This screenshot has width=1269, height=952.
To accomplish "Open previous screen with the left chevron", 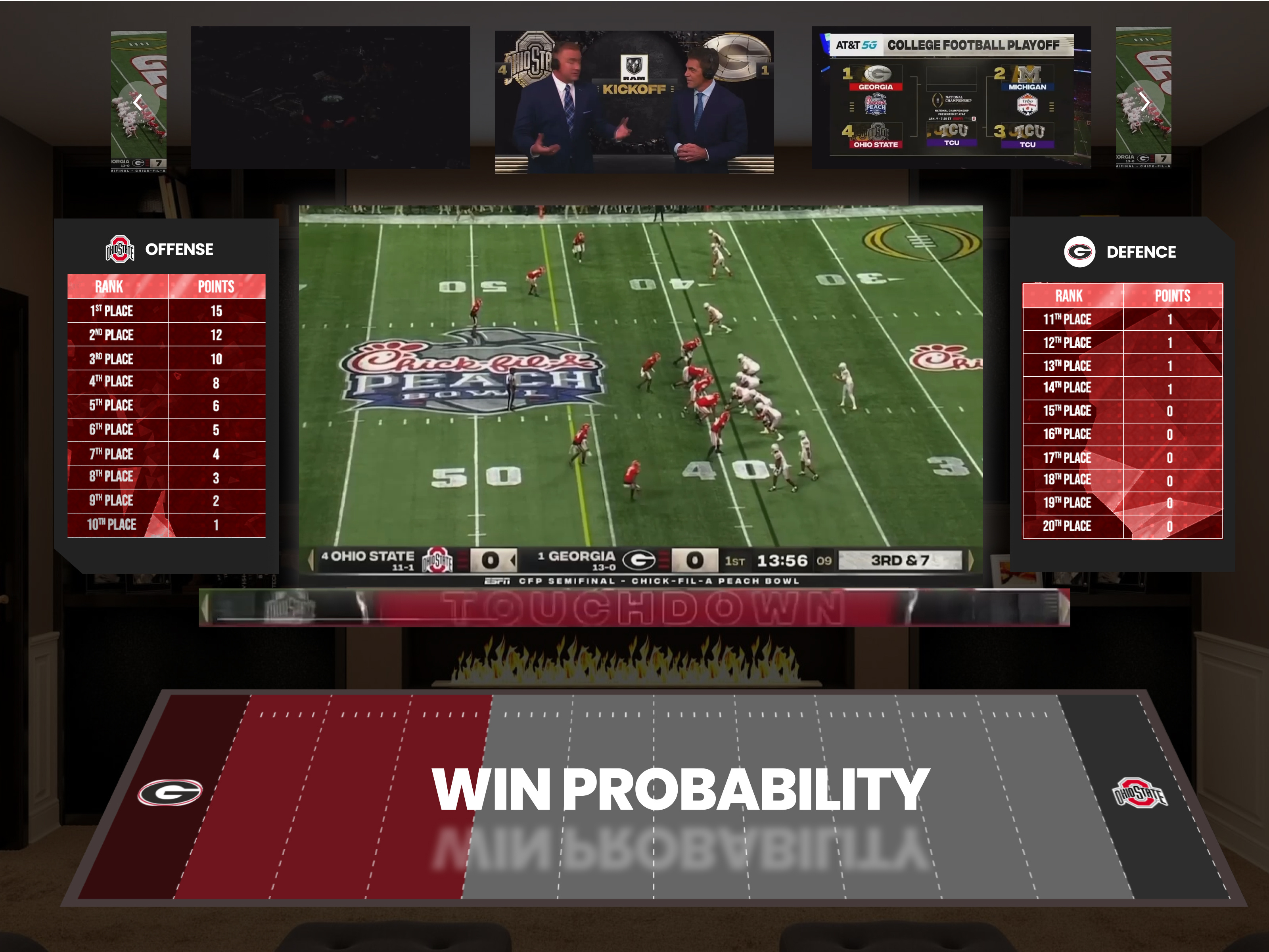I will coord(138,102).
